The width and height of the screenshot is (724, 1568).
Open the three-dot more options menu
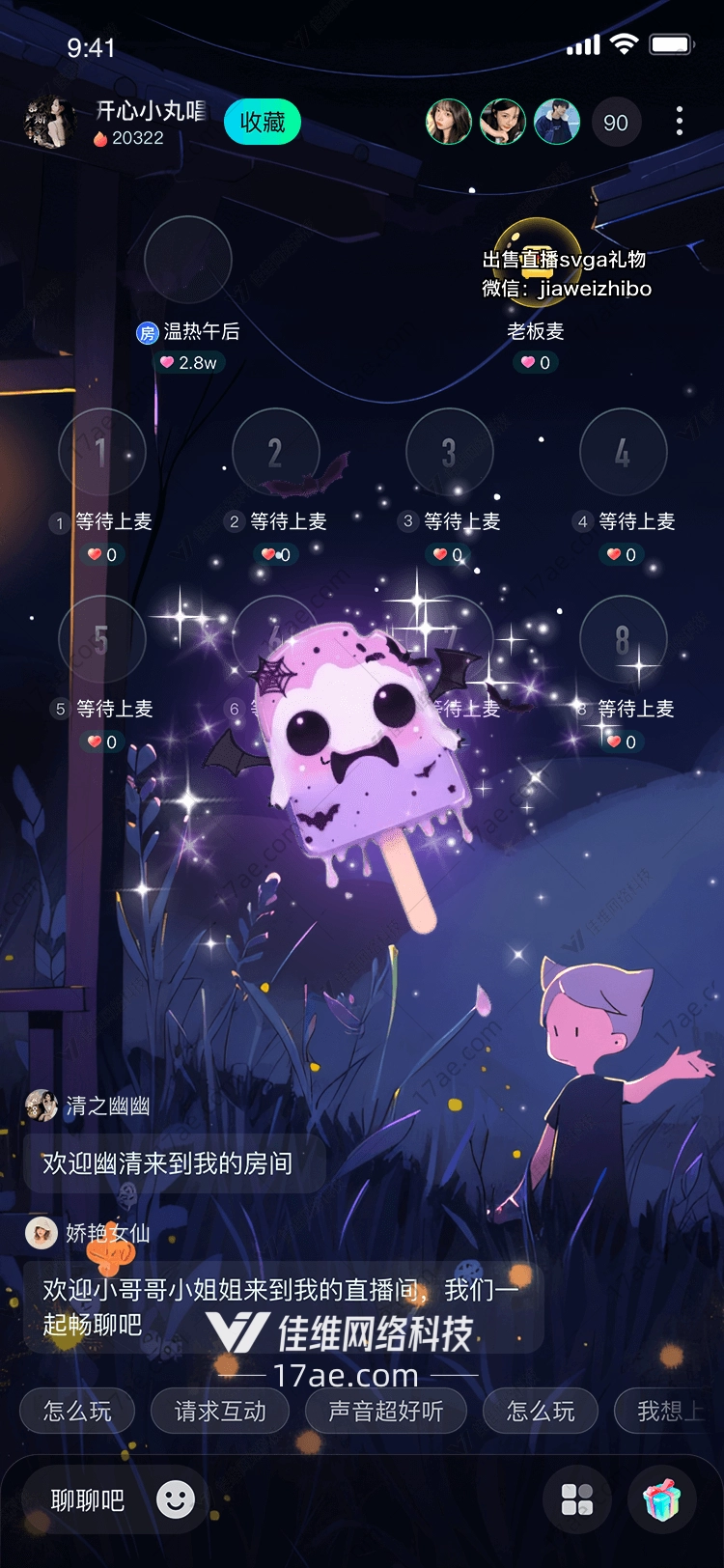(680, 122)
